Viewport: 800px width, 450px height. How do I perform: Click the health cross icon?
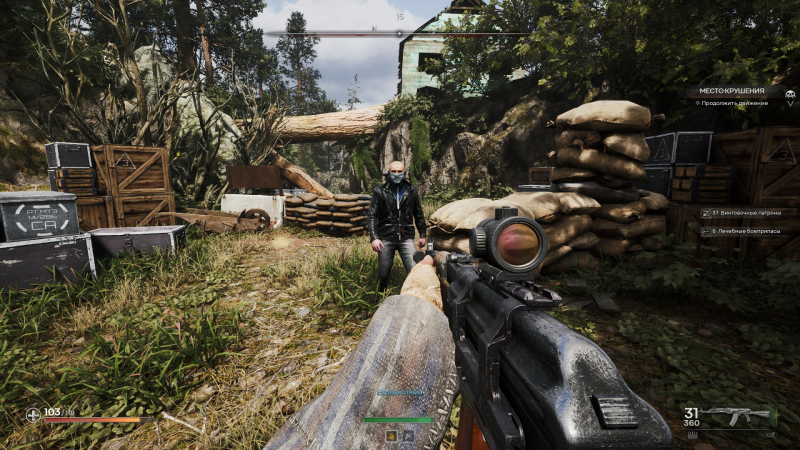click(33, 412)
